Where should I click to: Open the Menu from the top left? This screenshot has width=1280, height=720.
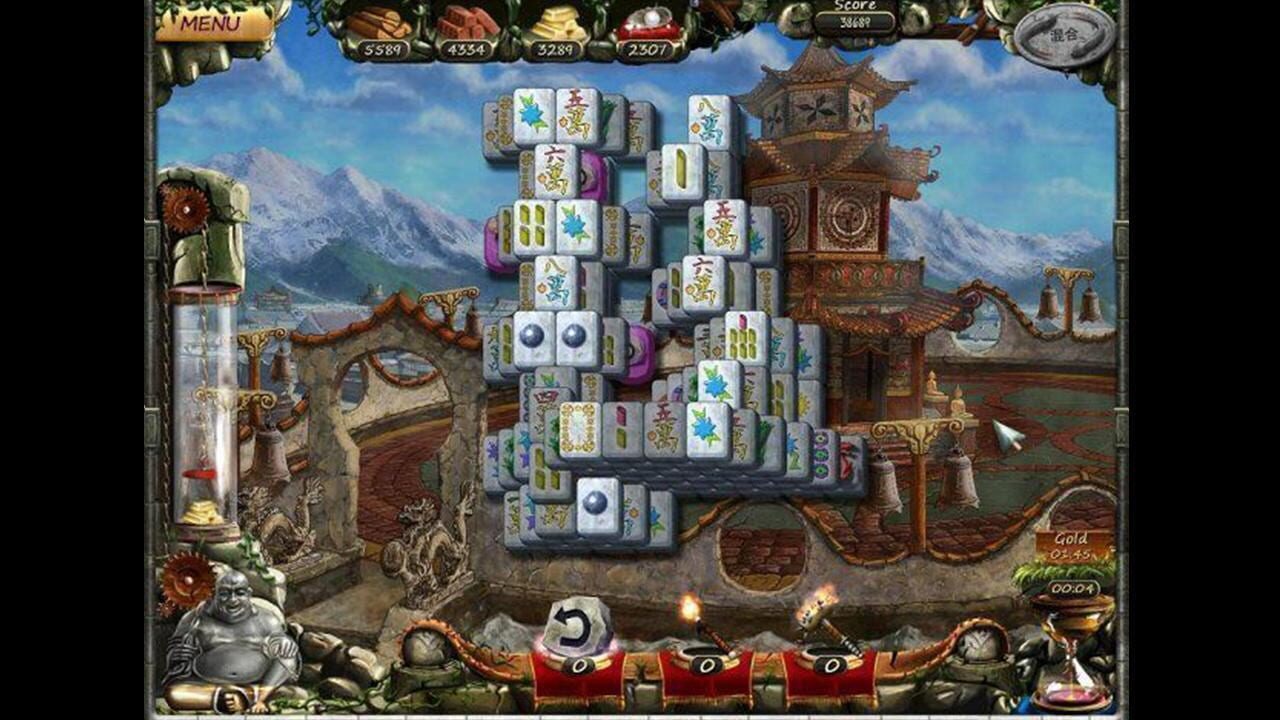(x=210, y=20)
